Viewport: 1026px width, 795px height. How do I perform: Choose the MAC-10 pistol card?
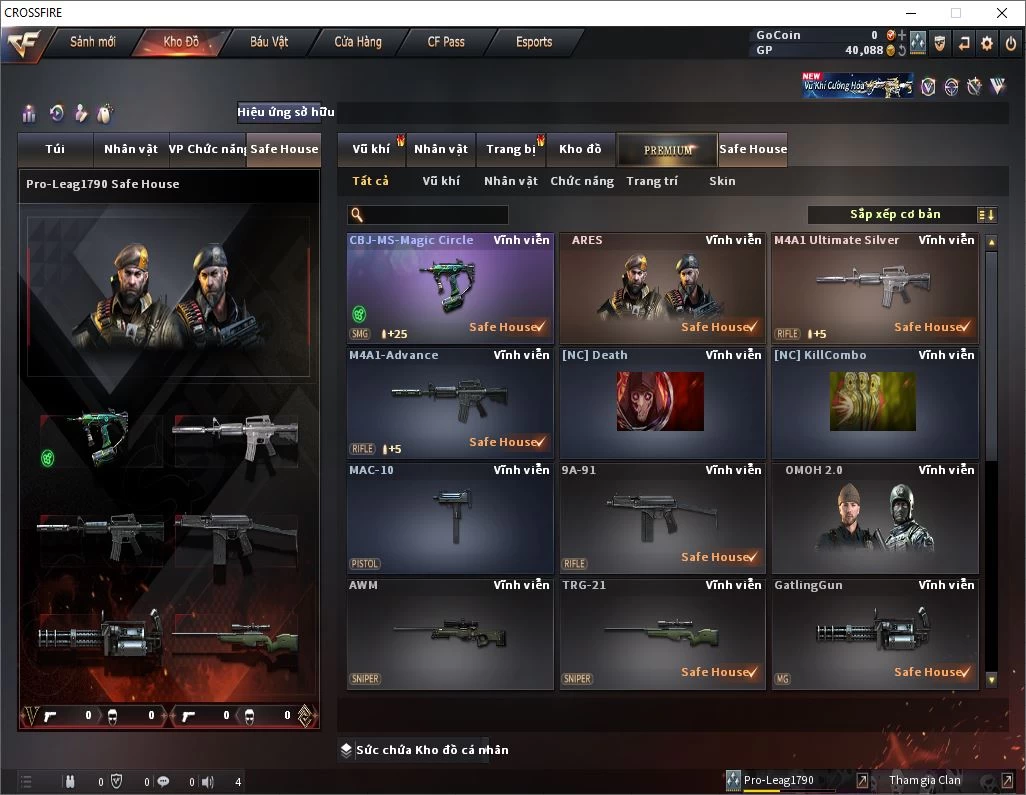450,518
